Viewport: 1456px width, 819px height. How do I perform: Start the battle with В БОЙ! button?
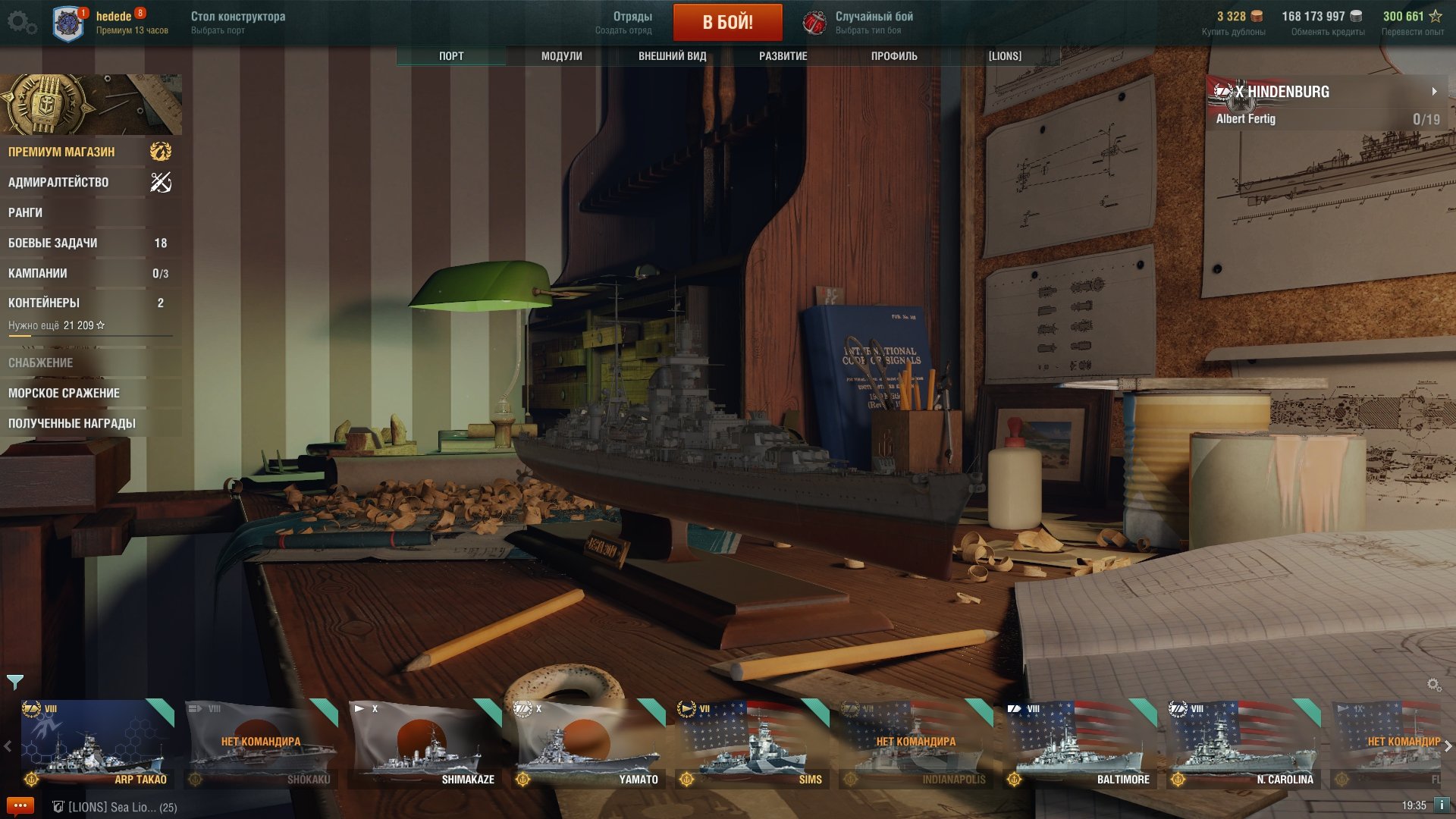727,22
